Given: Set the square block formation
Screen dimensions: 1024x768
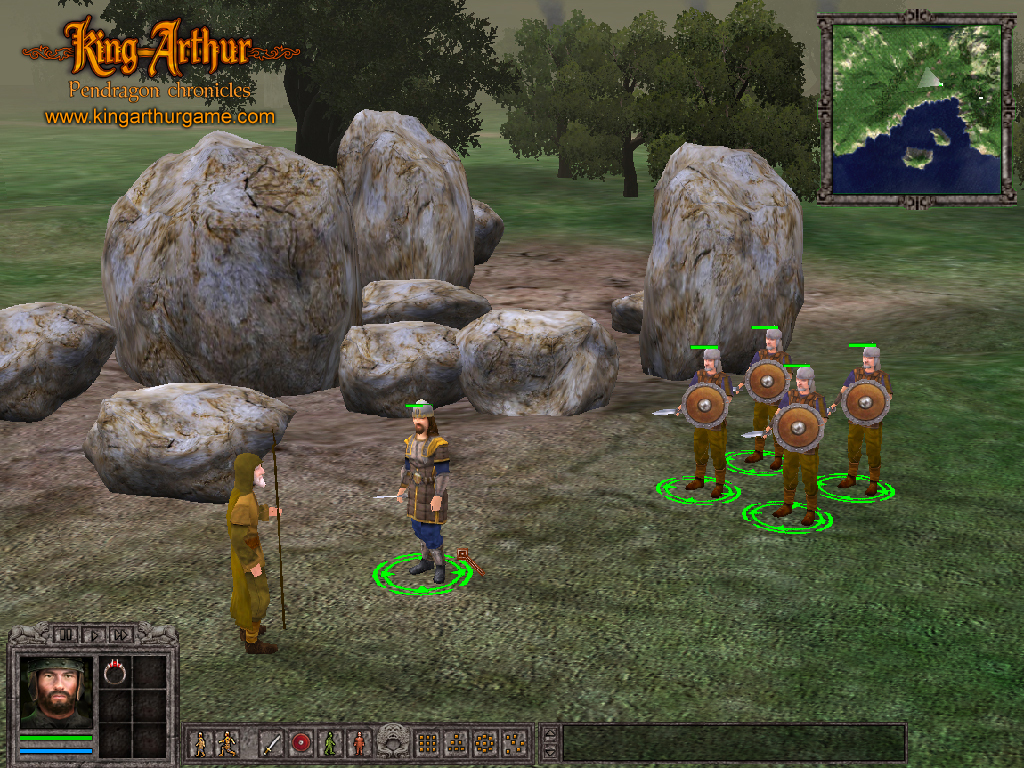Looking at the screenshot, I should pyautogui.click(x=427, y=744).
